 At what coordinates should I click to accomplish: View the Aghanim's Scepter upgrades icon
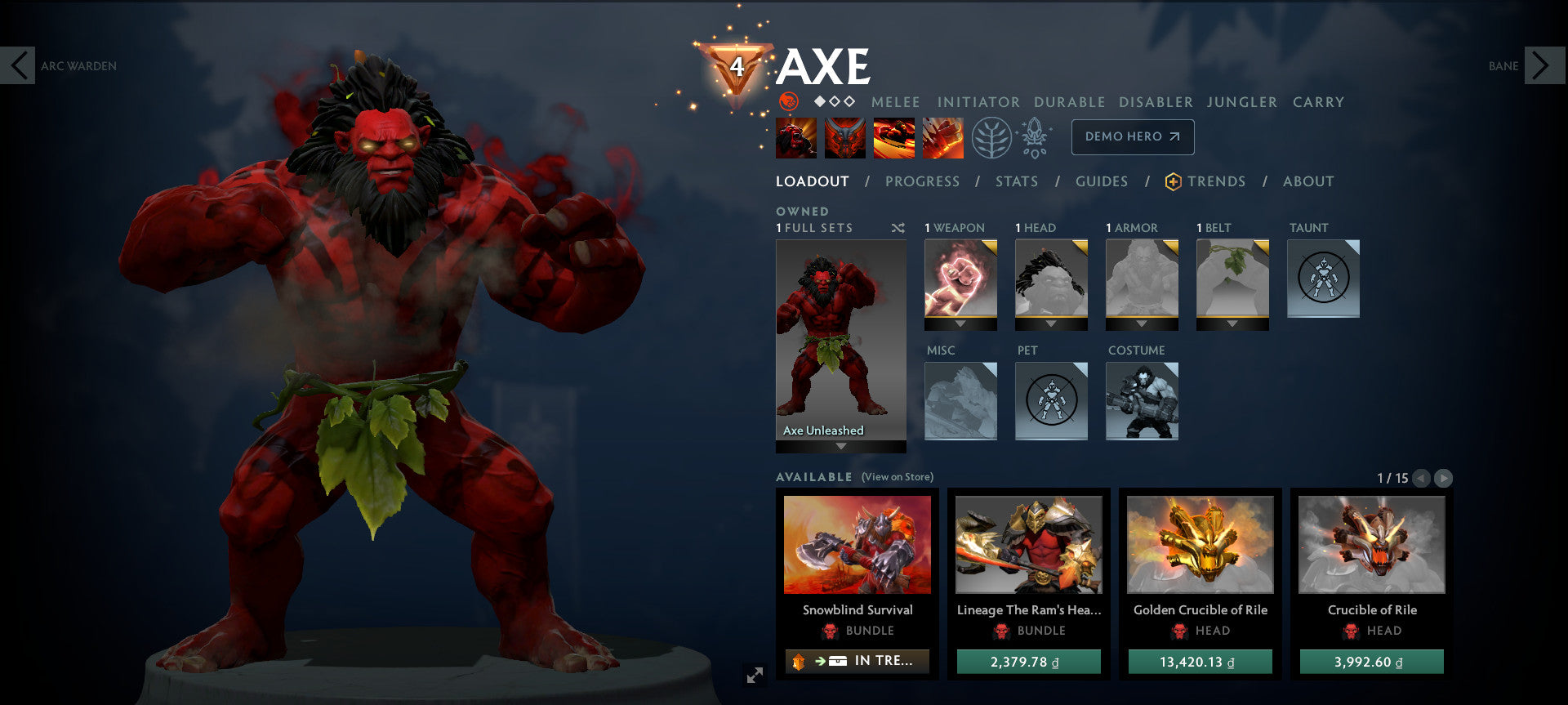coord(1034,136)
